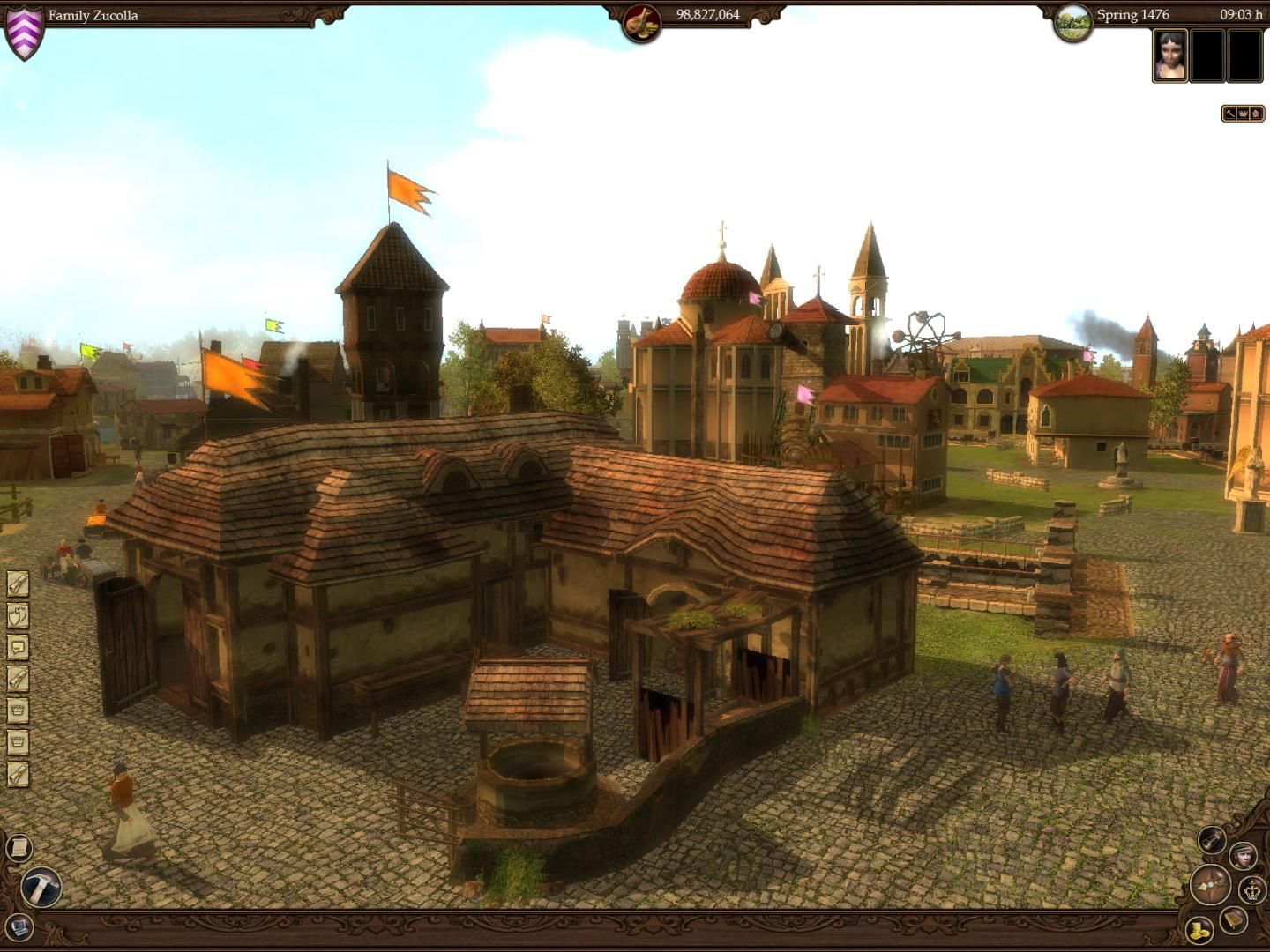Image resolution: width=1270 pixels, height=952 pixels.
Task: Click the crown politics icon at bottom right
Action: [x=1251, y=889]
